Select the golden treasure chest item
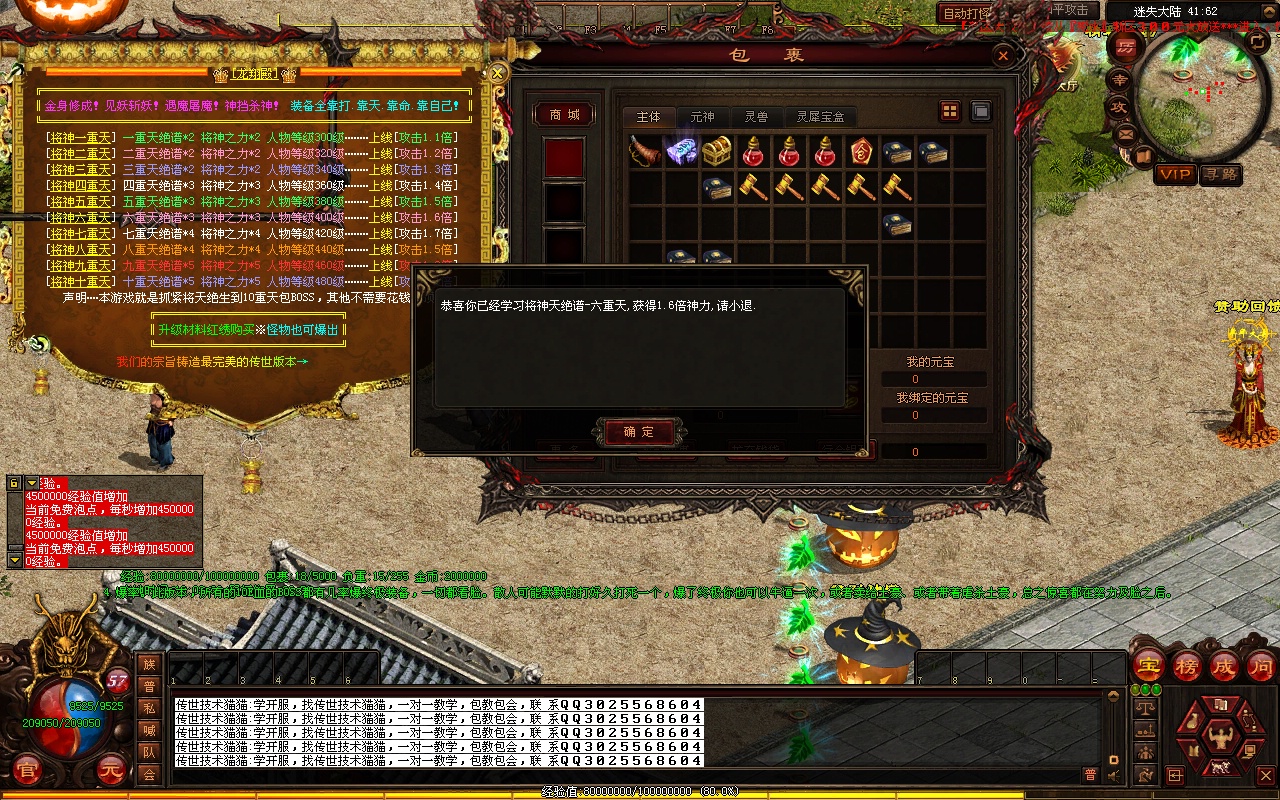The height and width of the screenshot is (800, 1280). pyautogui.click(x=716, y=151)
